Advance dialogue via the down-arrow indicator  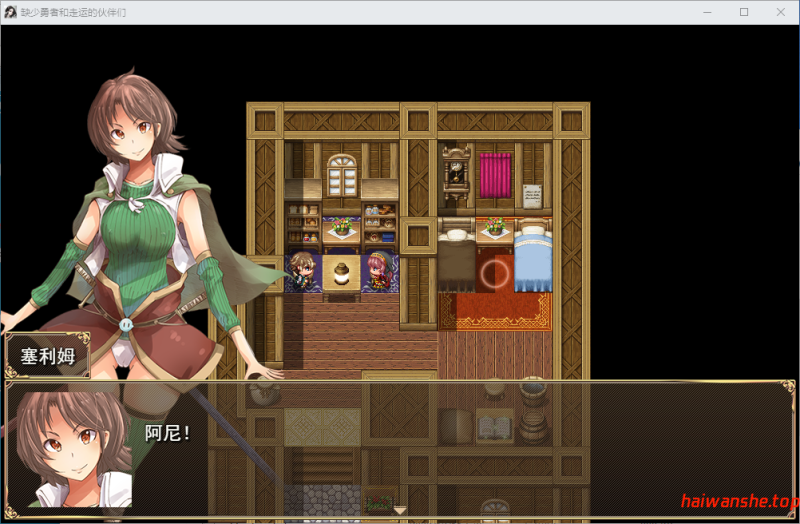[x=400, y=510]
